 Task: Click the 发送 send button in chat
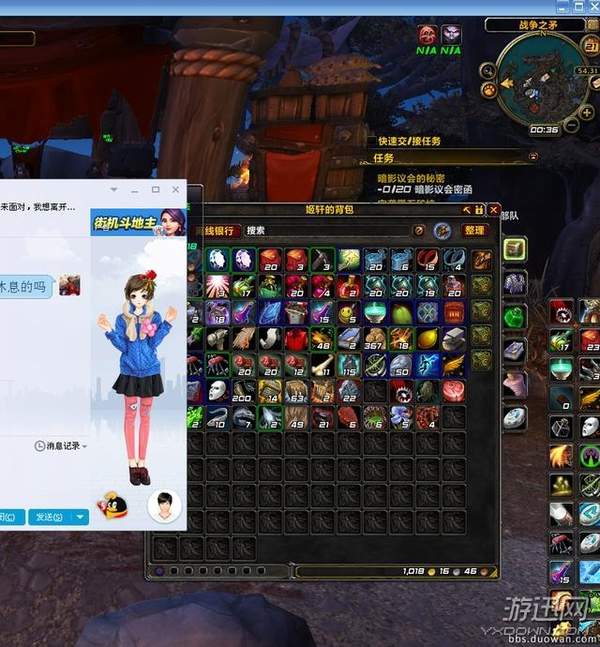coord(48,517)
